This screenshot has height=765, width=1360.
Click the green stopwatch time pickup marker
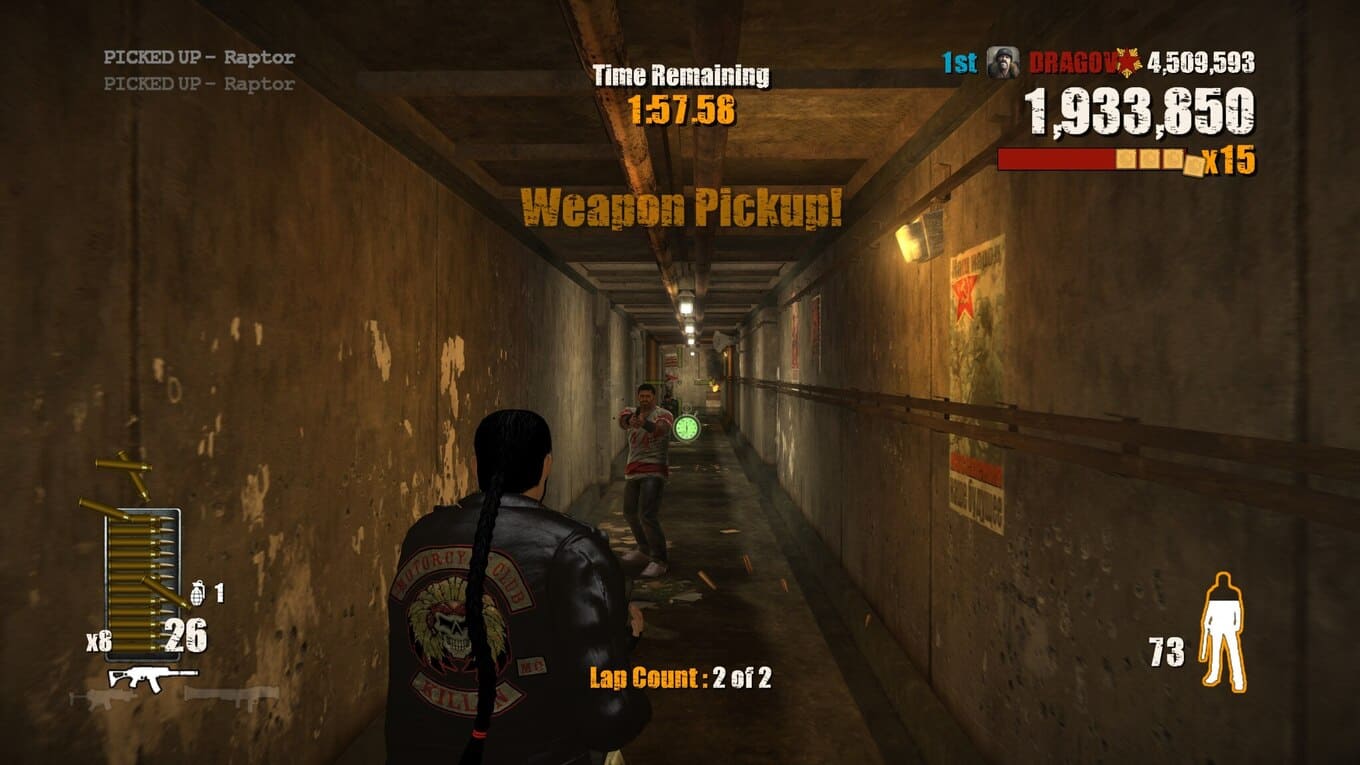click(x=687, y=427)
